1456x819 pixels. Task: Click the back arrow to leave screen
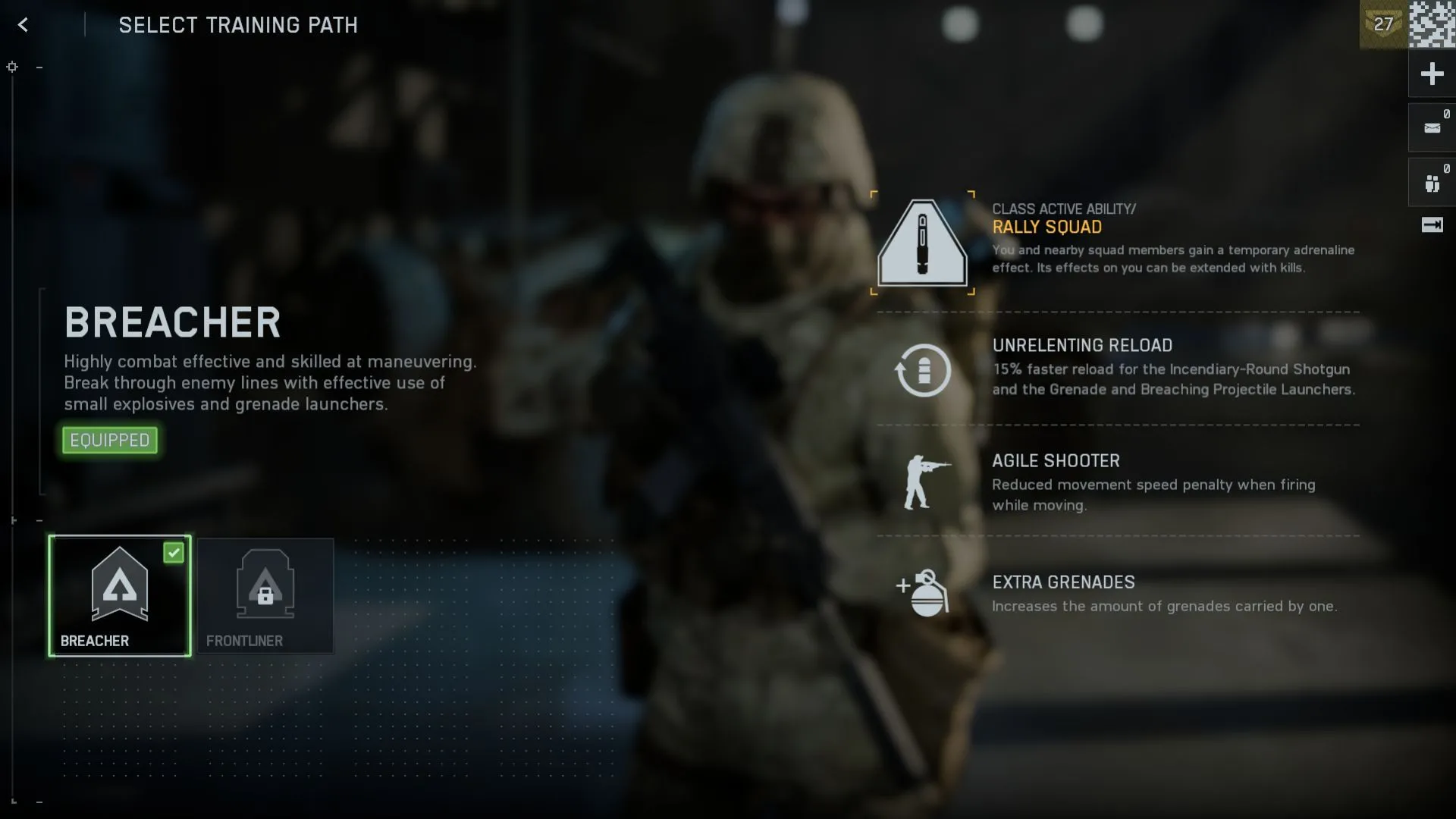[x=24, y=25]
